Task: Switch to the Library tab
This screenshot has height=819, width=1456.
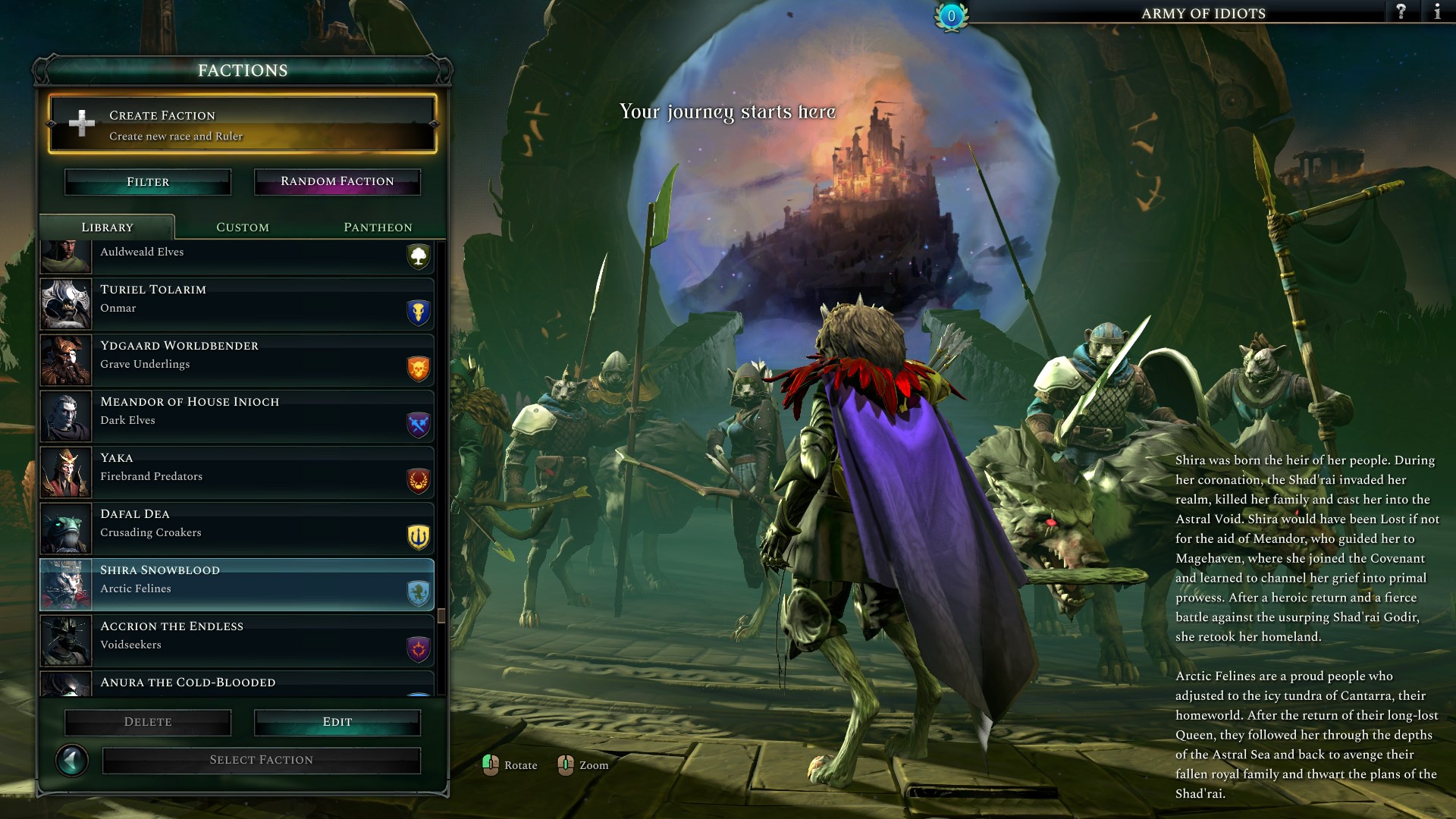Action: click(107, 227)
